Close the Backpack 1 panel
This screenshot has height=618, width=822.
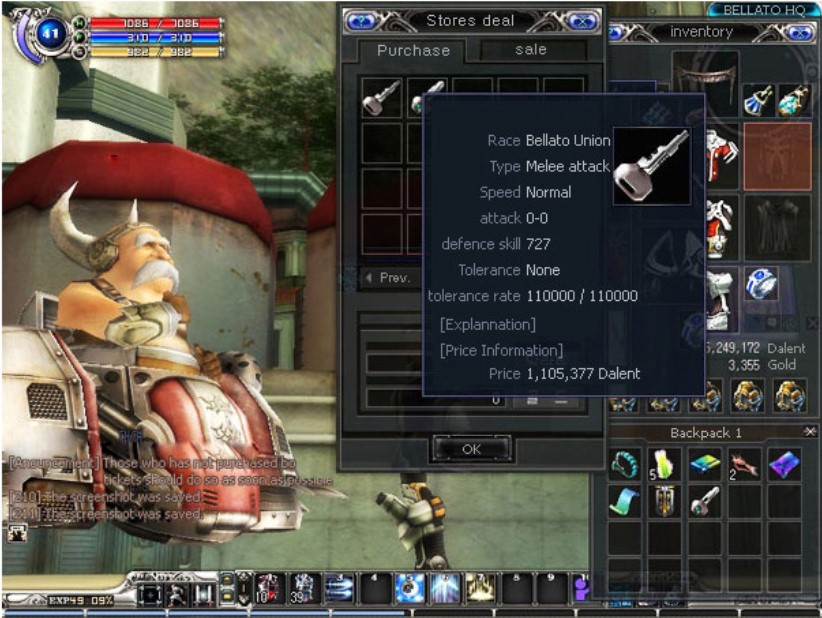click(809, 431)
